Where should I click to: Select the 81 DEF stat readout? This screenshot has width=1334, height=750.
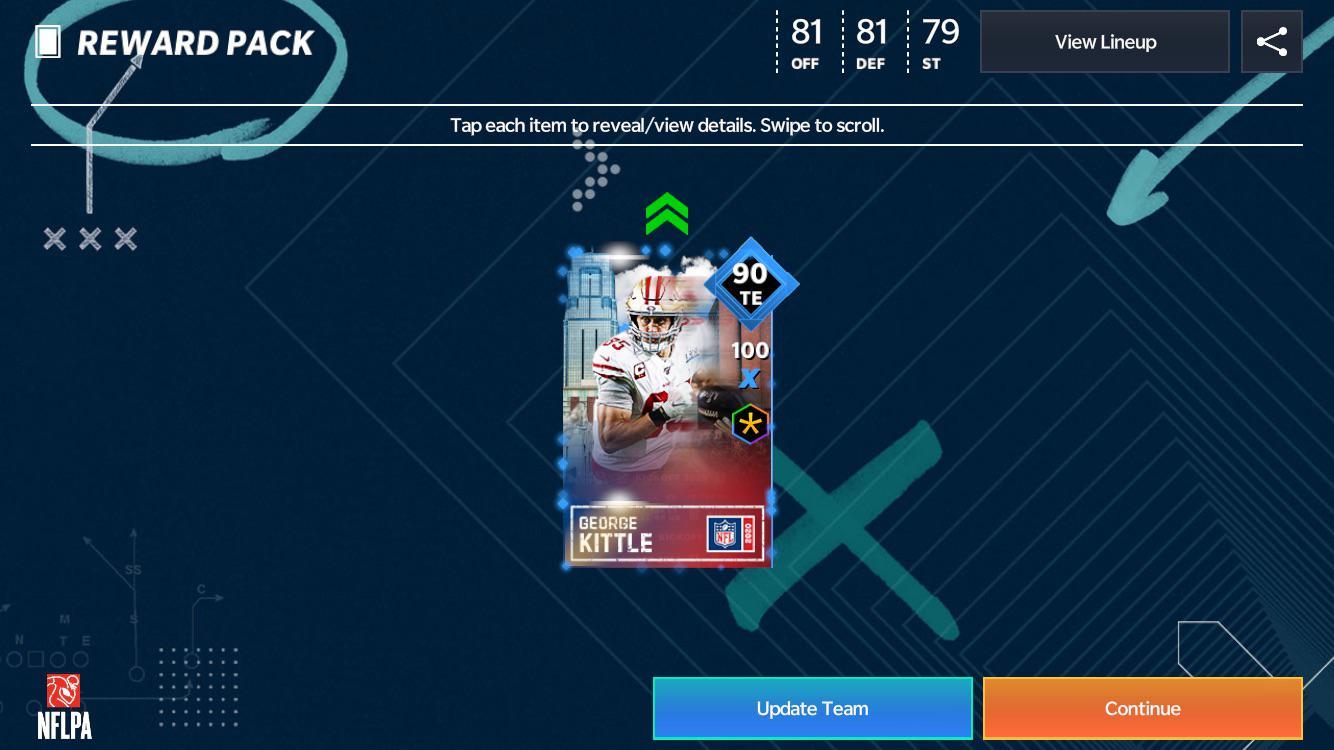(x=870, y=40)
